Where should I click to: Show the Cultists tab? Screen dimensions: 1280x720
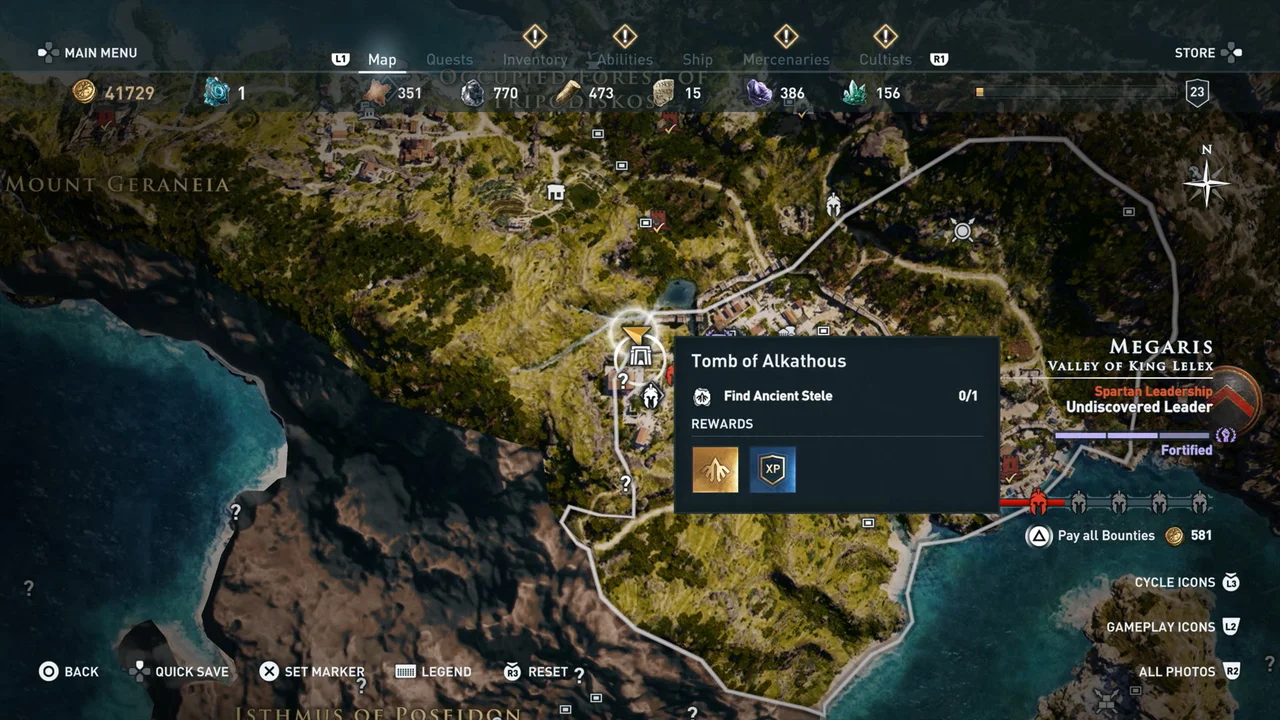click(885, 60)
